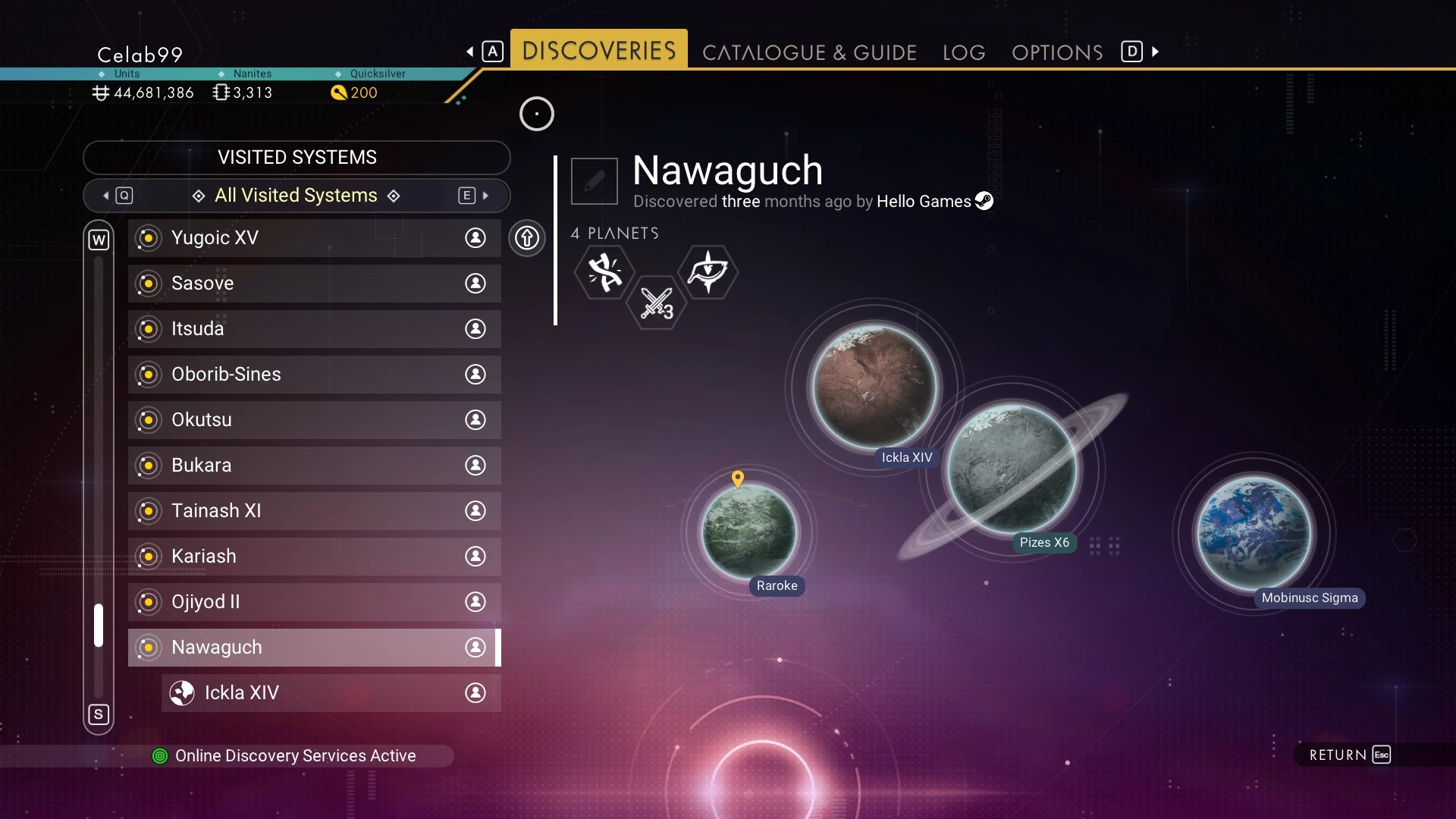This screenshot has width=1456, height=819.
Task: Switch to the Catalogue & Guide tab
Action: click(809, 52)
